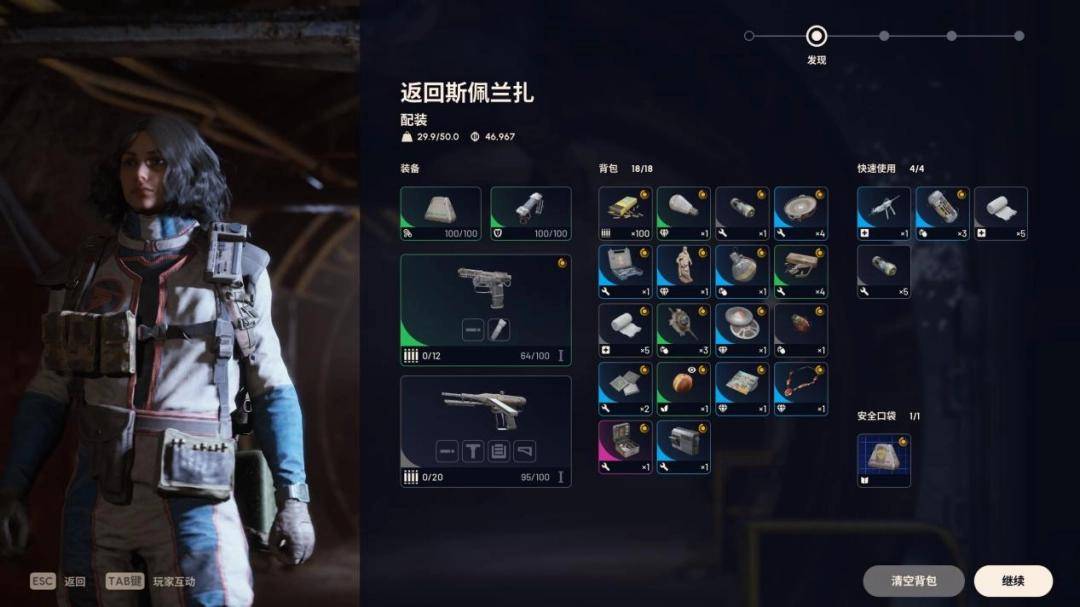Choose the backpack equipment slot
1080x607 pixels.
pos(440,213)
